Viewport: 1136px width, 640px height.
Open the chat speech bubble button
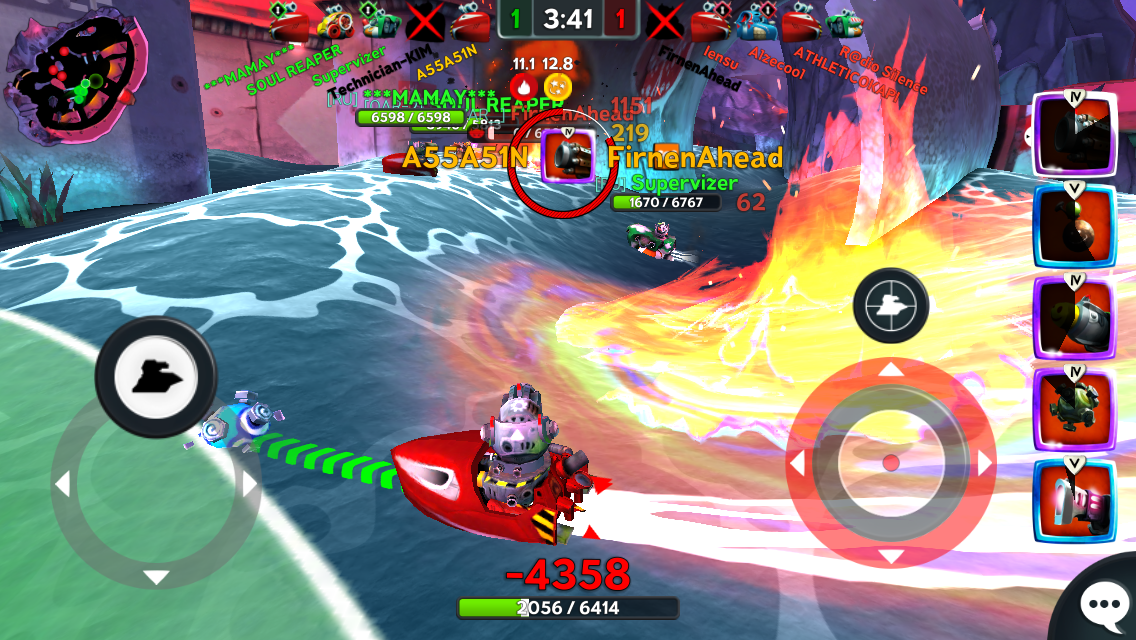click(x=1104, y=604)
